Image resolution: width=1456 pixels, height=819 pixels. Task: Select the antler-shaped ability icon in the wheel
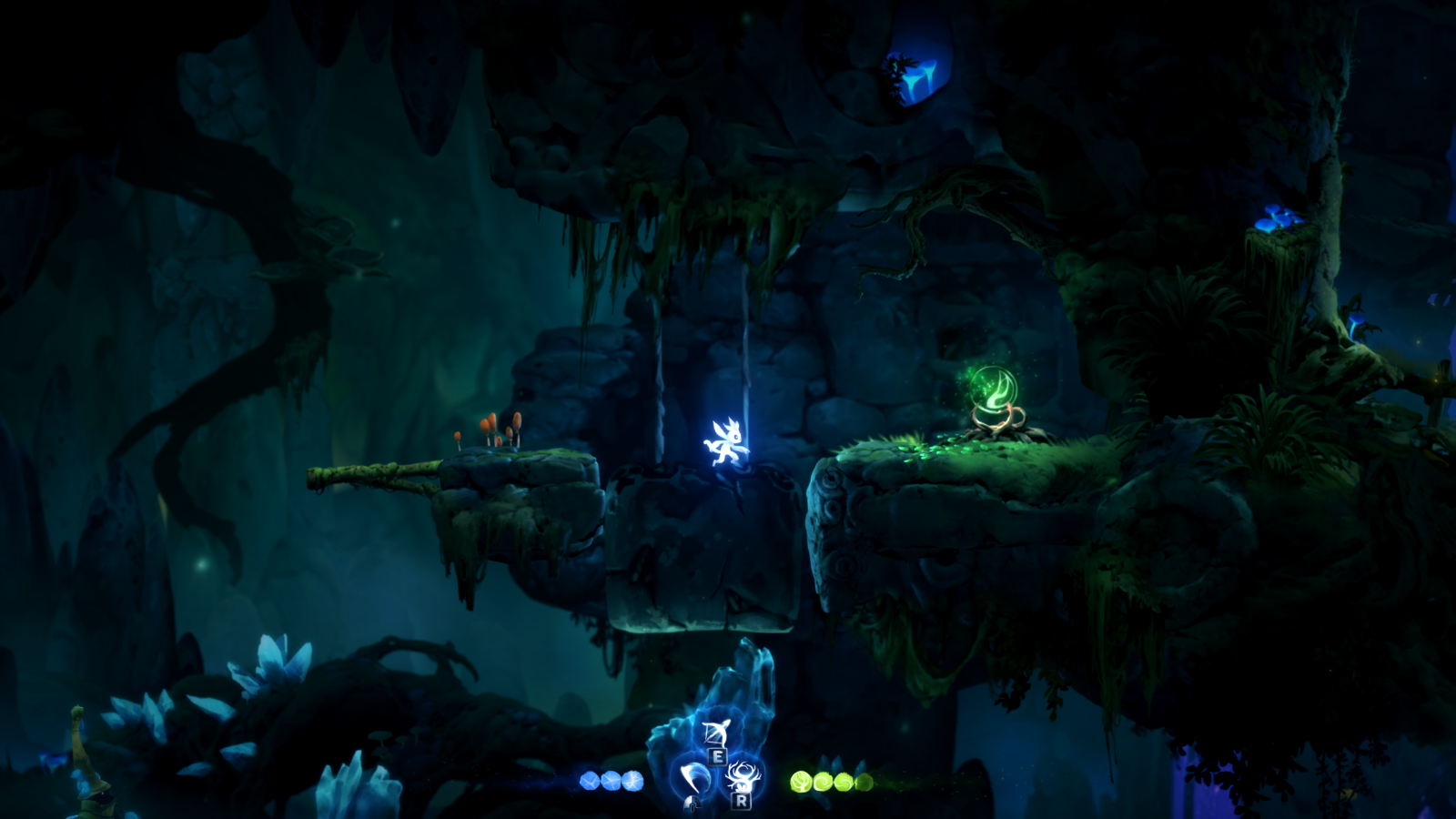click(x=744, y=775)
